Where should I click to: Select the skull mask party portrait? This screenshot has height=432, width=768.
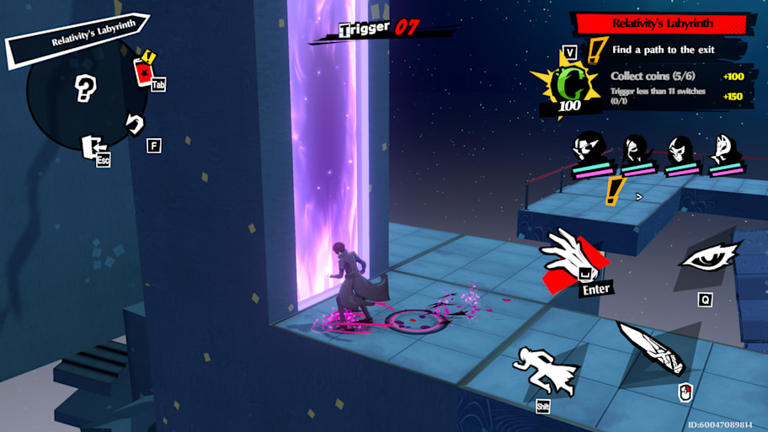click(x=678, y=152)
